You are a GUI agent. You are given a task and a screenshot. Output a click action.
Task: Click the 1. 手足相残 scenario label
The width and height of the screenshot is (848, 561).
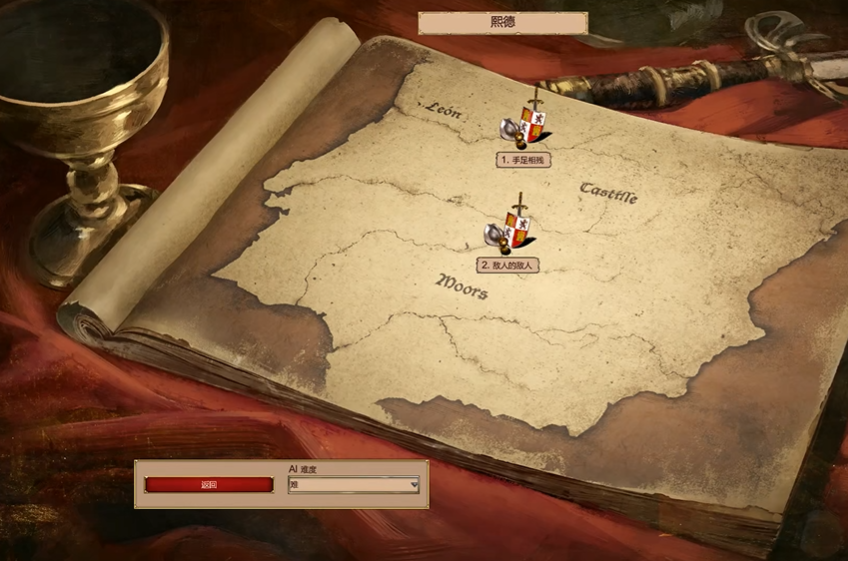pyautogui.click(x=524, y=159)
